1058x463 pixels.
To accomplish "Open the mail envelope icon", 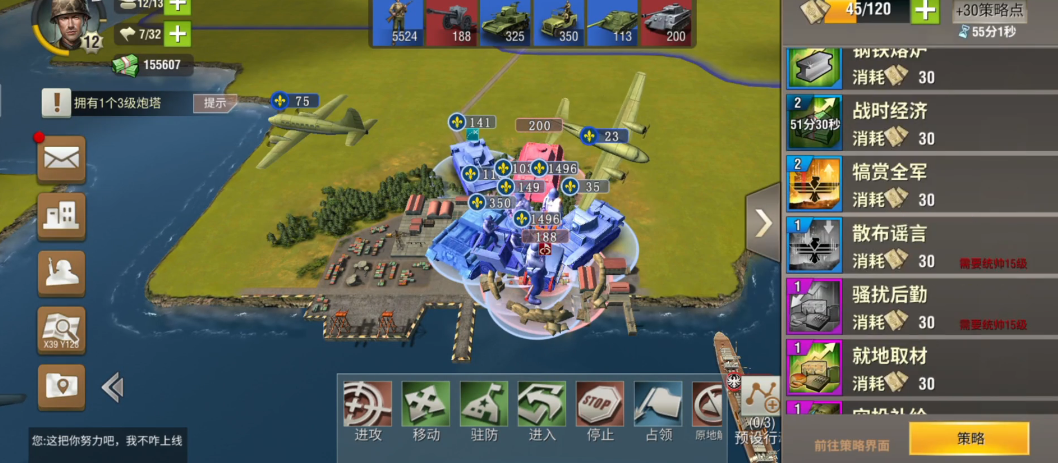I will pyautogui.click(x=61, y=159).
